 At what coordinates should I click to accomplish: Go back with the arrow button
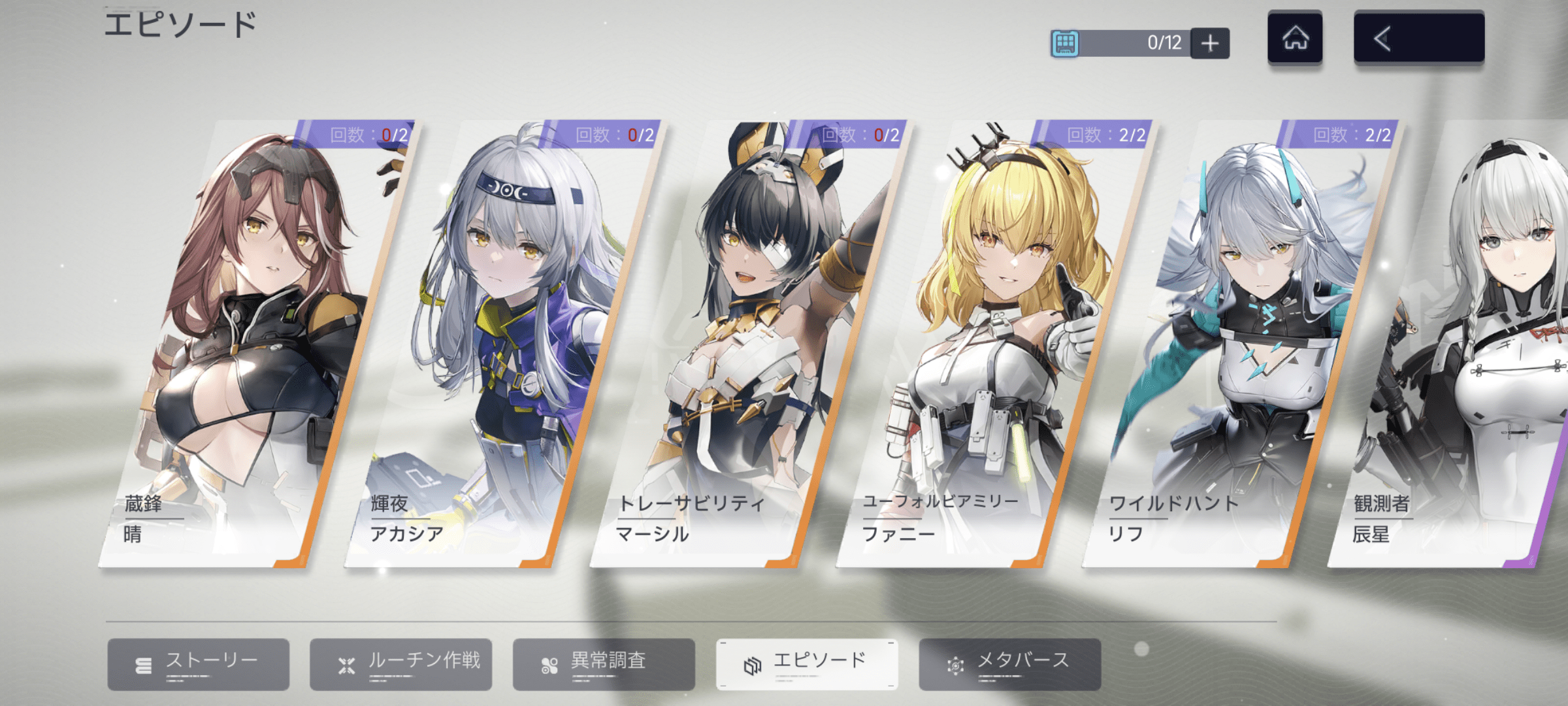click(x=1419, y=38)
